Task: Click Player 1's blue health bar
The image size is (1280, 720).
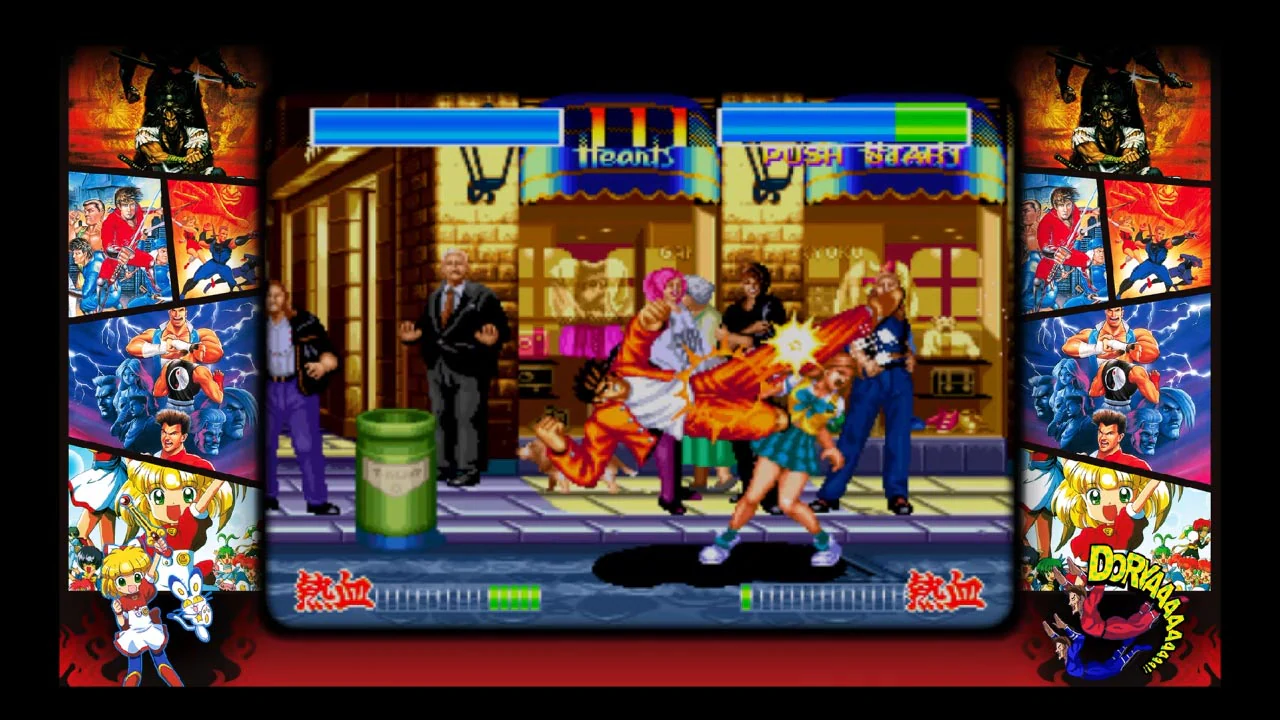Action: coord(437,125)
